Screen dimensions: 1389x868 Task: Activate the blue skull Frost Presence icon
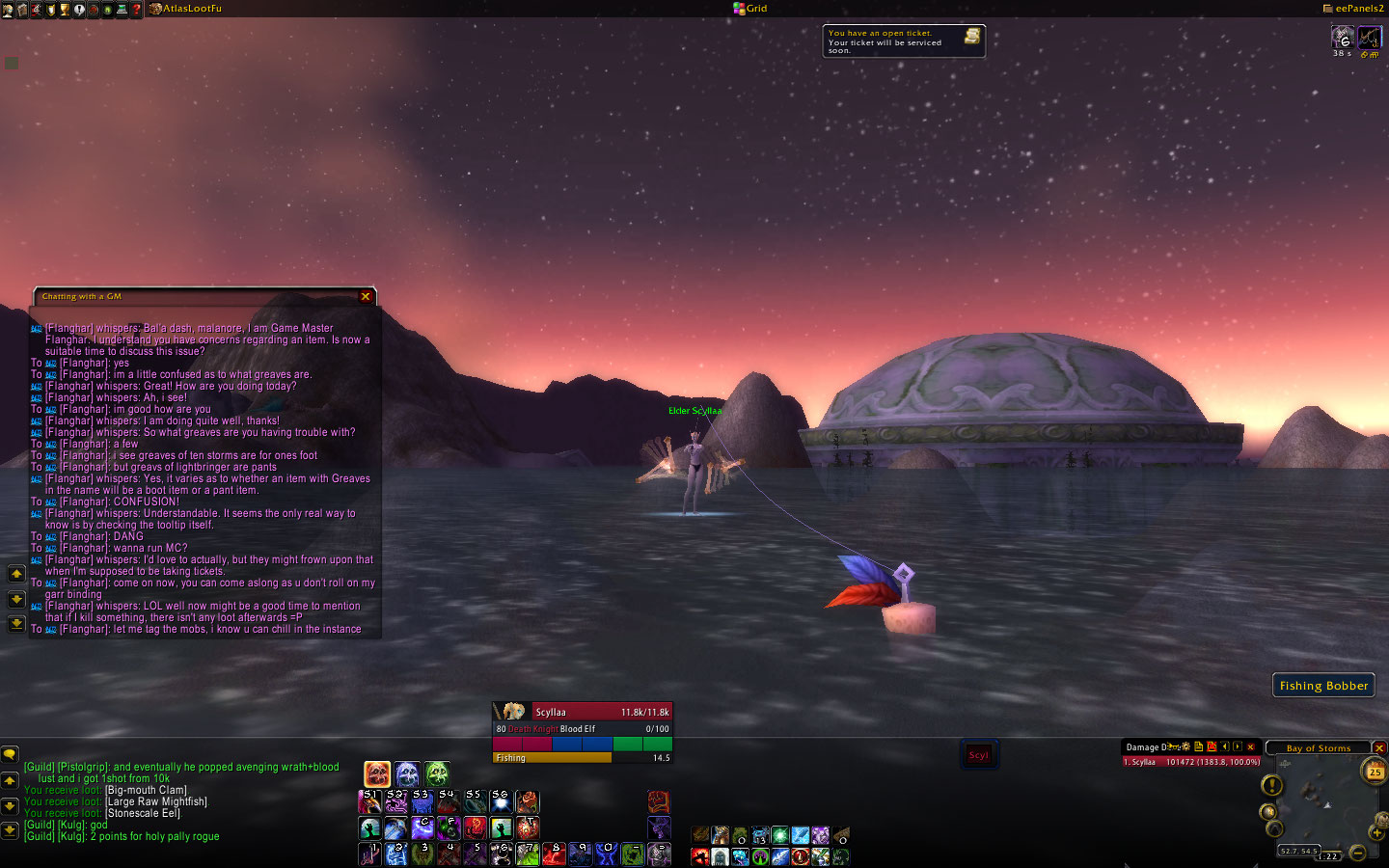coord(407,773)
